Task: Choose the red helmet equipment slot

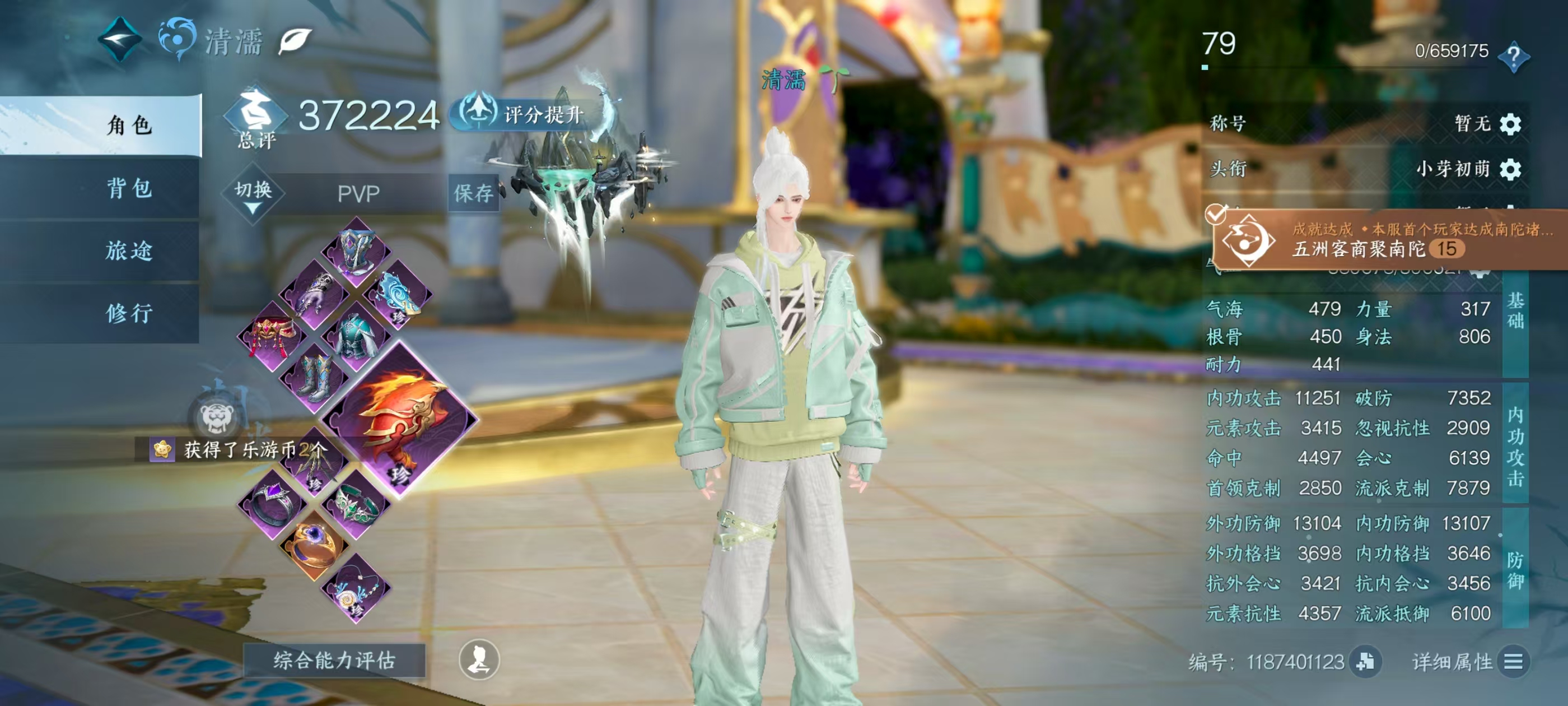Action: click(x=272, y=336)
